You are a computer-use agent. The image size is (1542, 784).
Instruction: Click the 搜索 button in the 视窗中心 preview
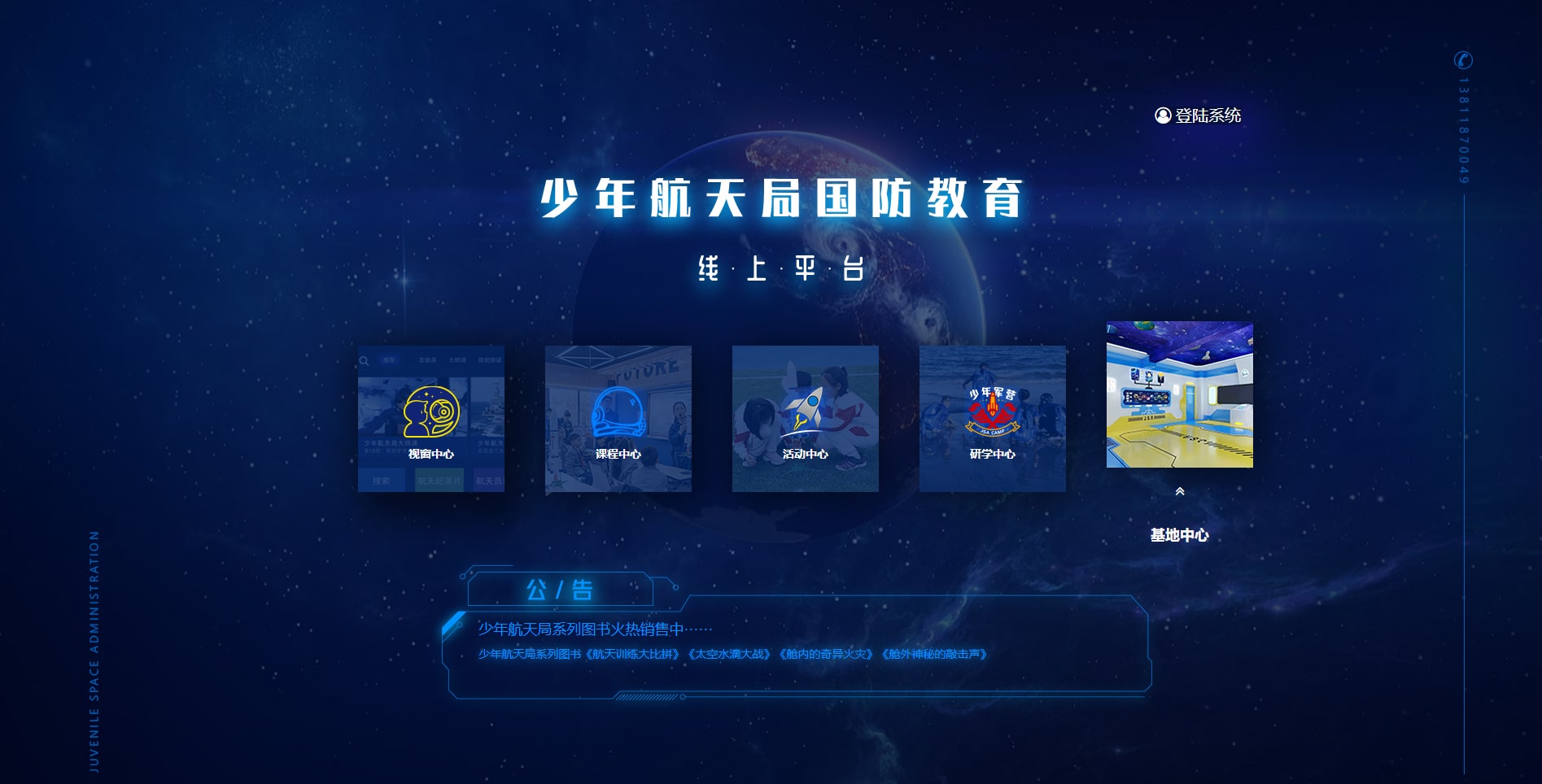pyautogui.click(x=381, y=481)
